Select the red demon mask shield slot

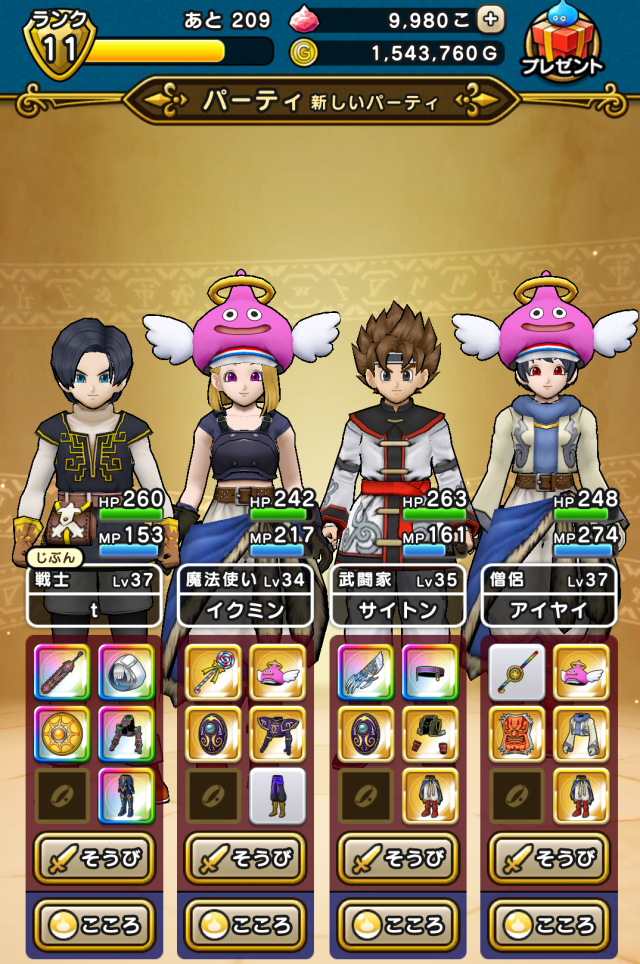pyautogui.click(x=517, y=733)
